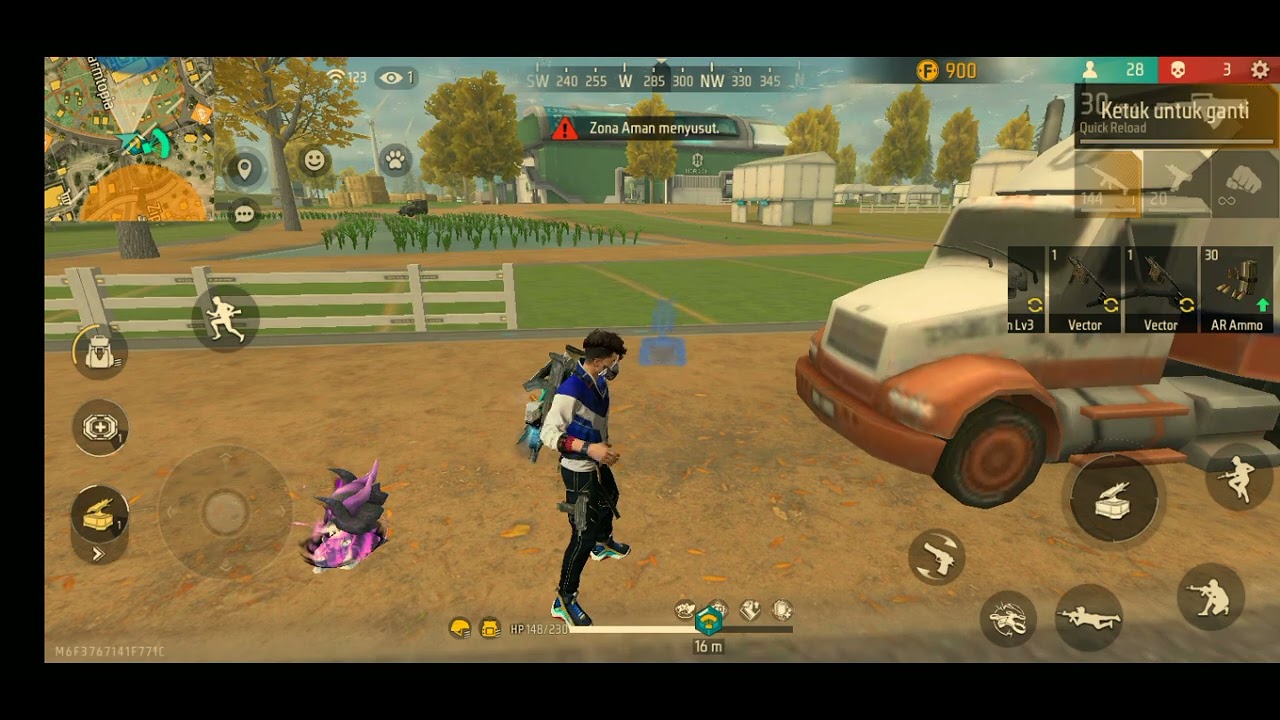Toggle the sprint running-man button
The width and height of the screenshot is (1280, 720).
[x=225, y=317]
